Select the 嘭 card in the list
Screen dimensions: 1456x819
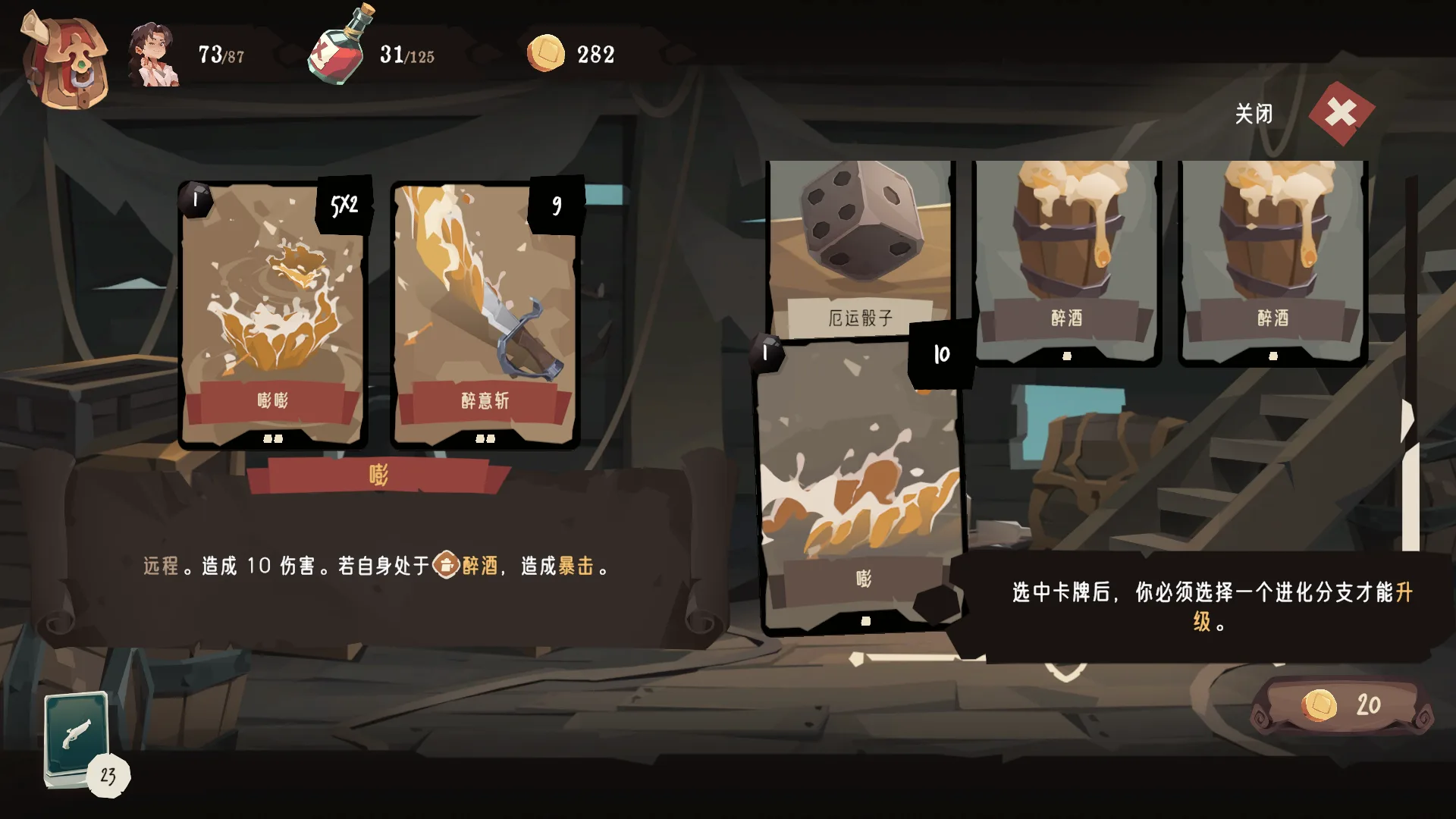(x=861, y=485)
